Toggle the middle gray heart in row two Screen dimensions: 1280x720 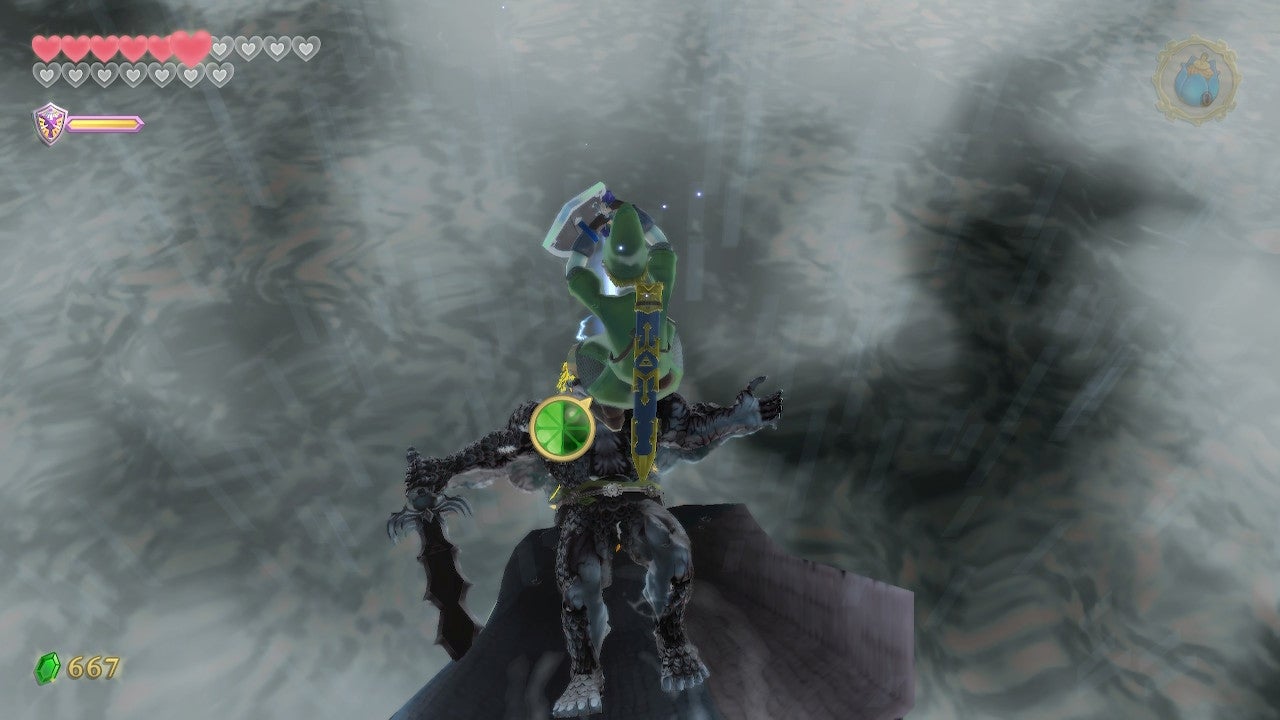click(x=130, y=75)
